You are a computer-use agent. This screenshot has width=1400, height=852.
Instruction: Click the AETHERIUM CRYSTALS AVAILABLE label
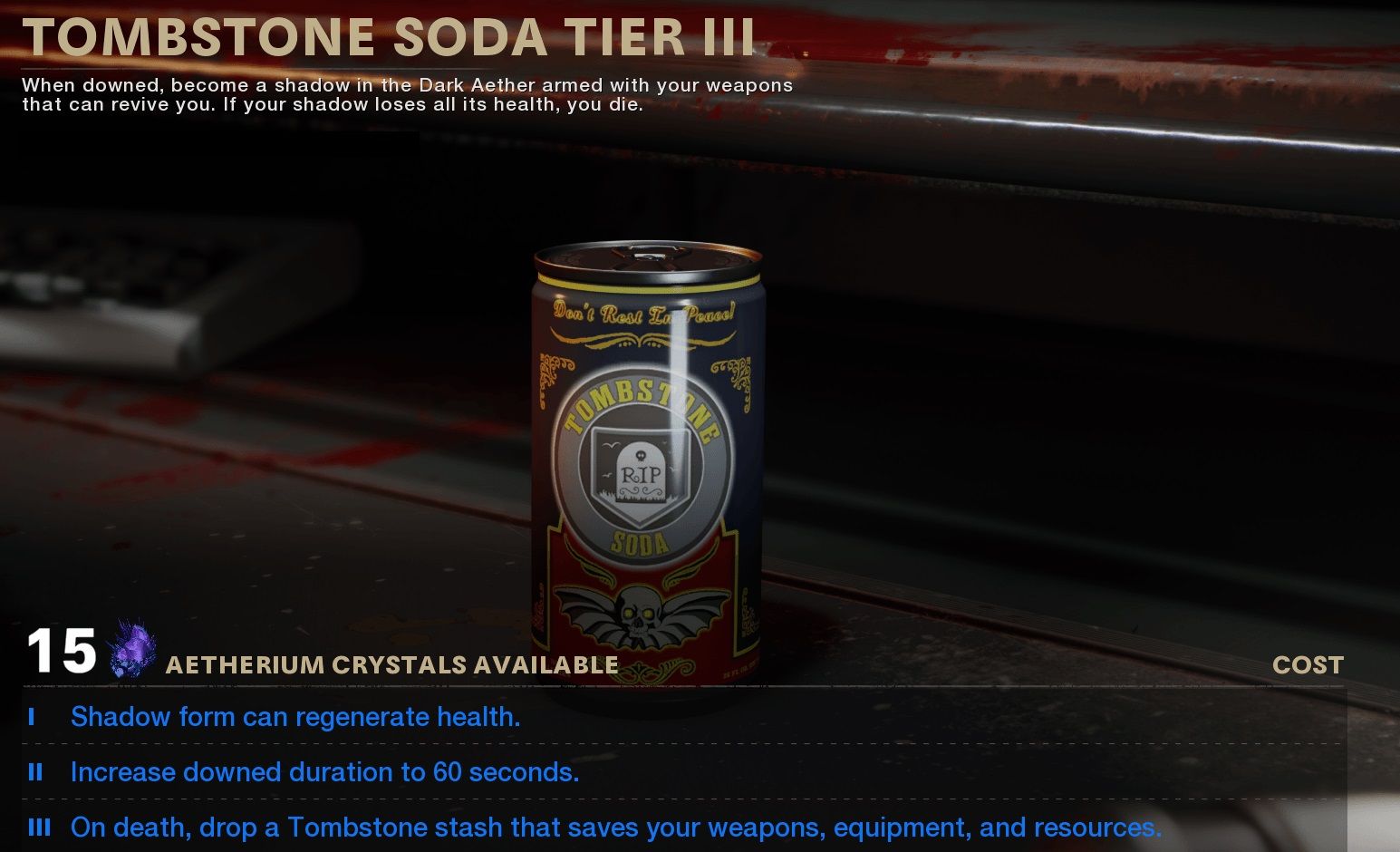(391, 664)
